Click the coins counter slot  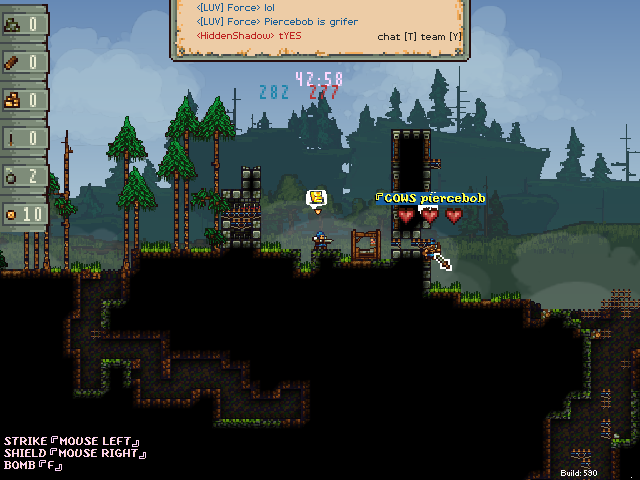[x=24, y=214]
